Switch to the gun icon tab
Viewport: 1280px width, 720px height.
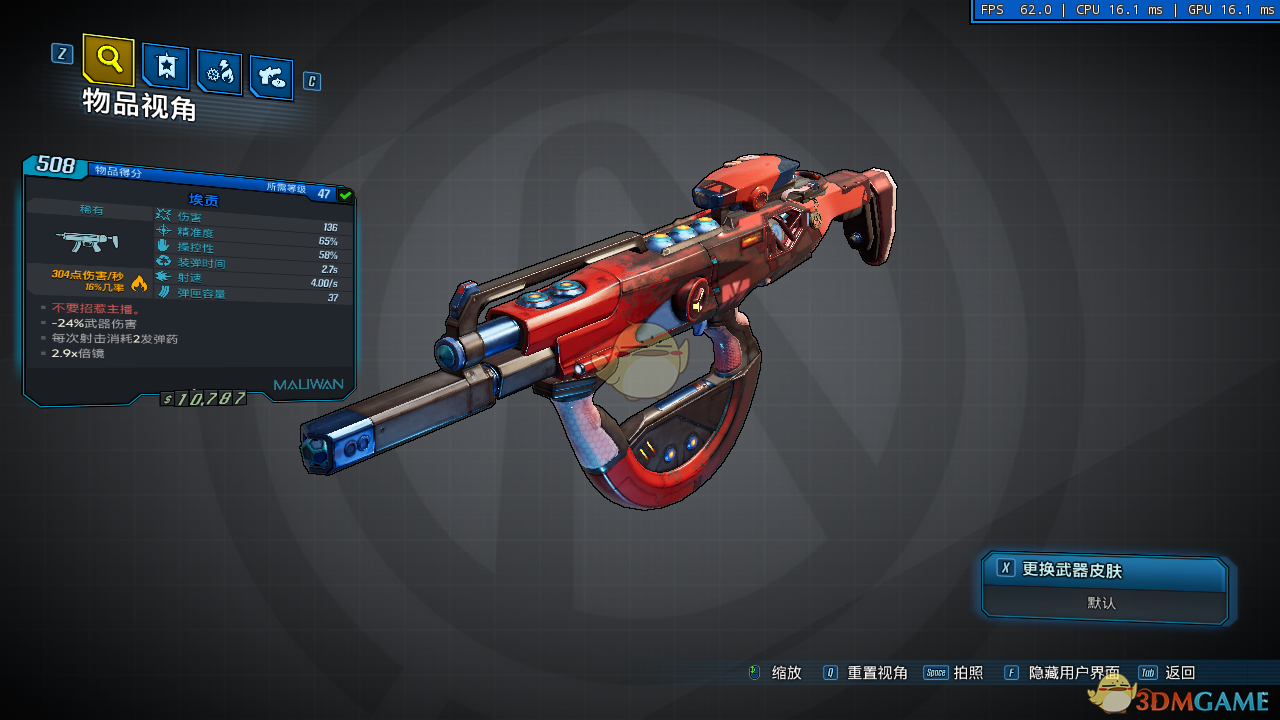[271, 76]
